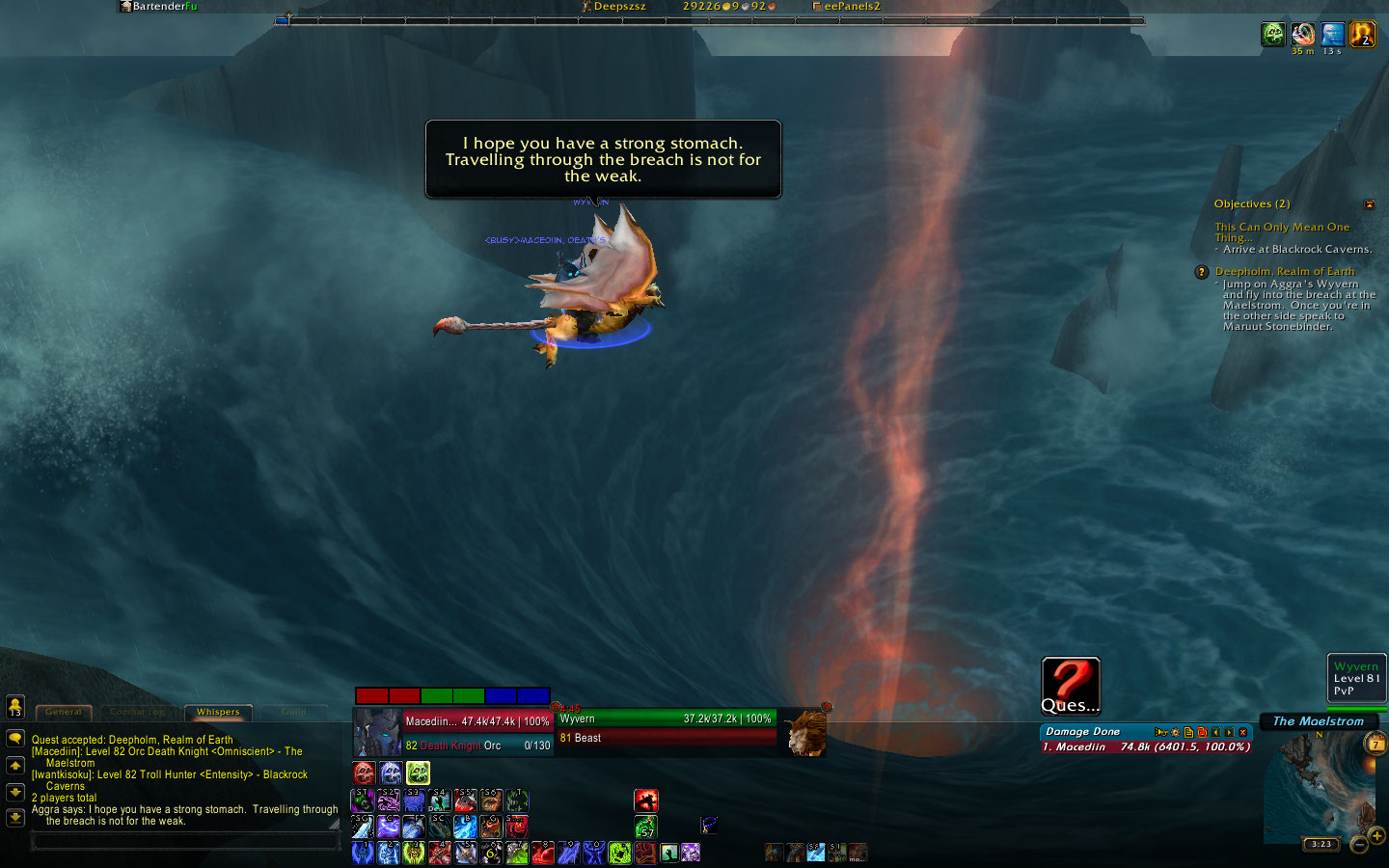1389x868 pixels.
Task: Open the Guild chat tab
Action: point(294,712)
